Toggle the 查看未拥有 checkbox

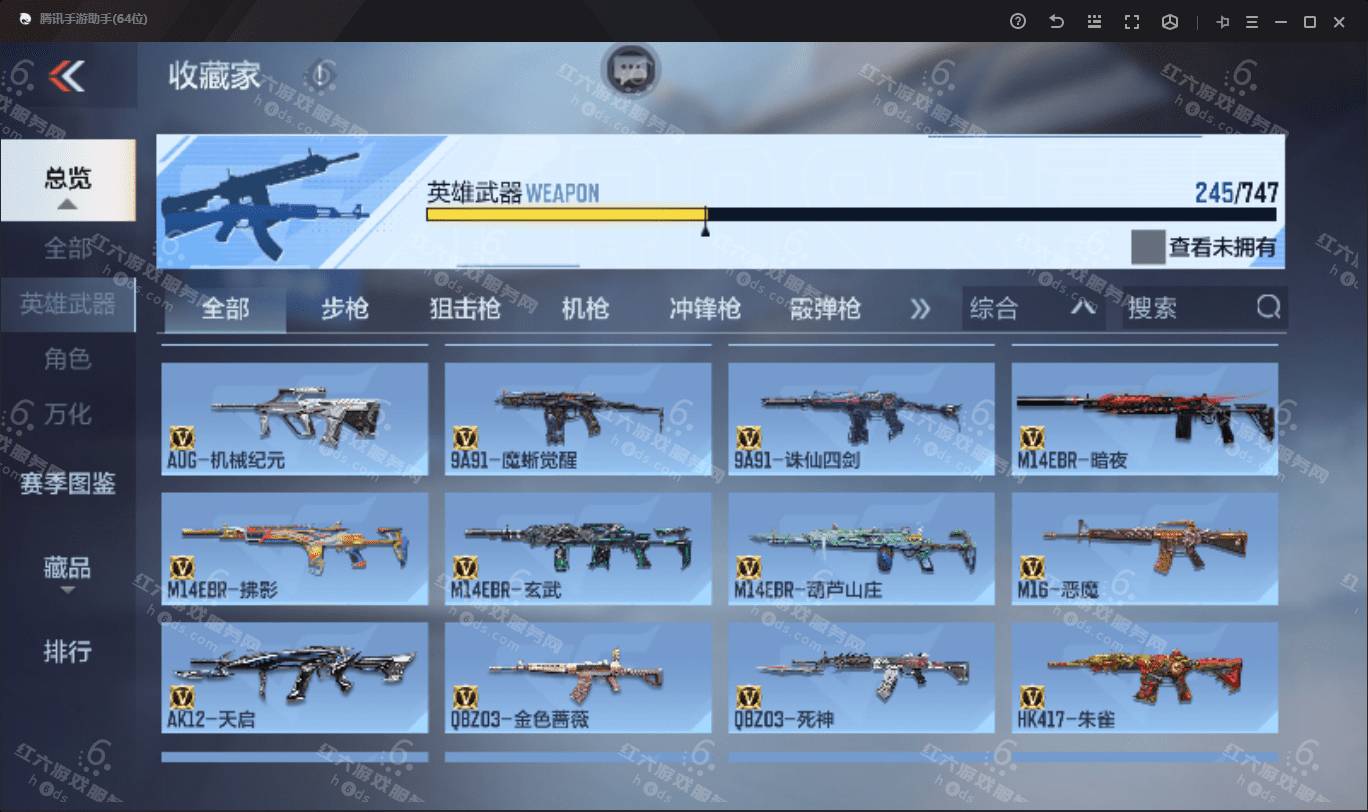point(1148,247)
